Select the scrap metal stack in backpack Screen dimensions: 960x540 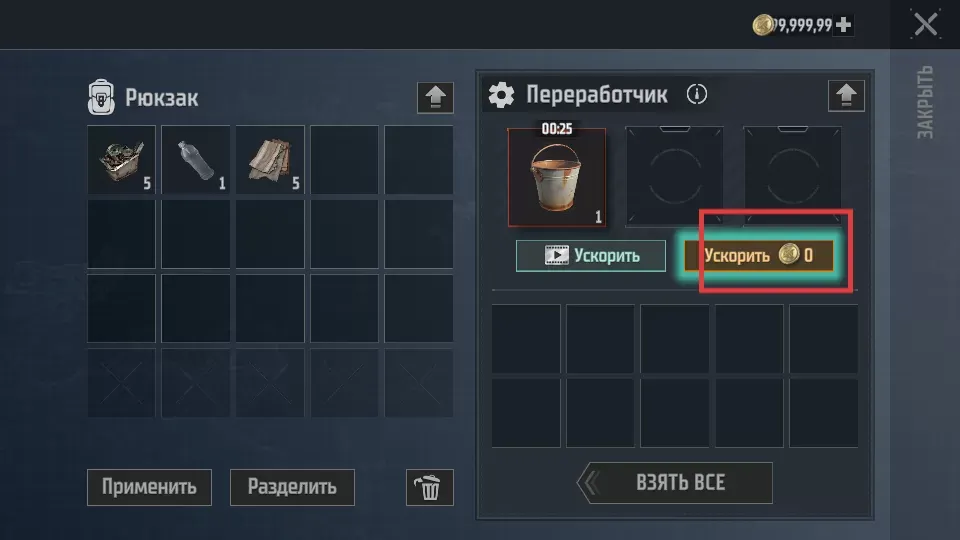(122, 160)
